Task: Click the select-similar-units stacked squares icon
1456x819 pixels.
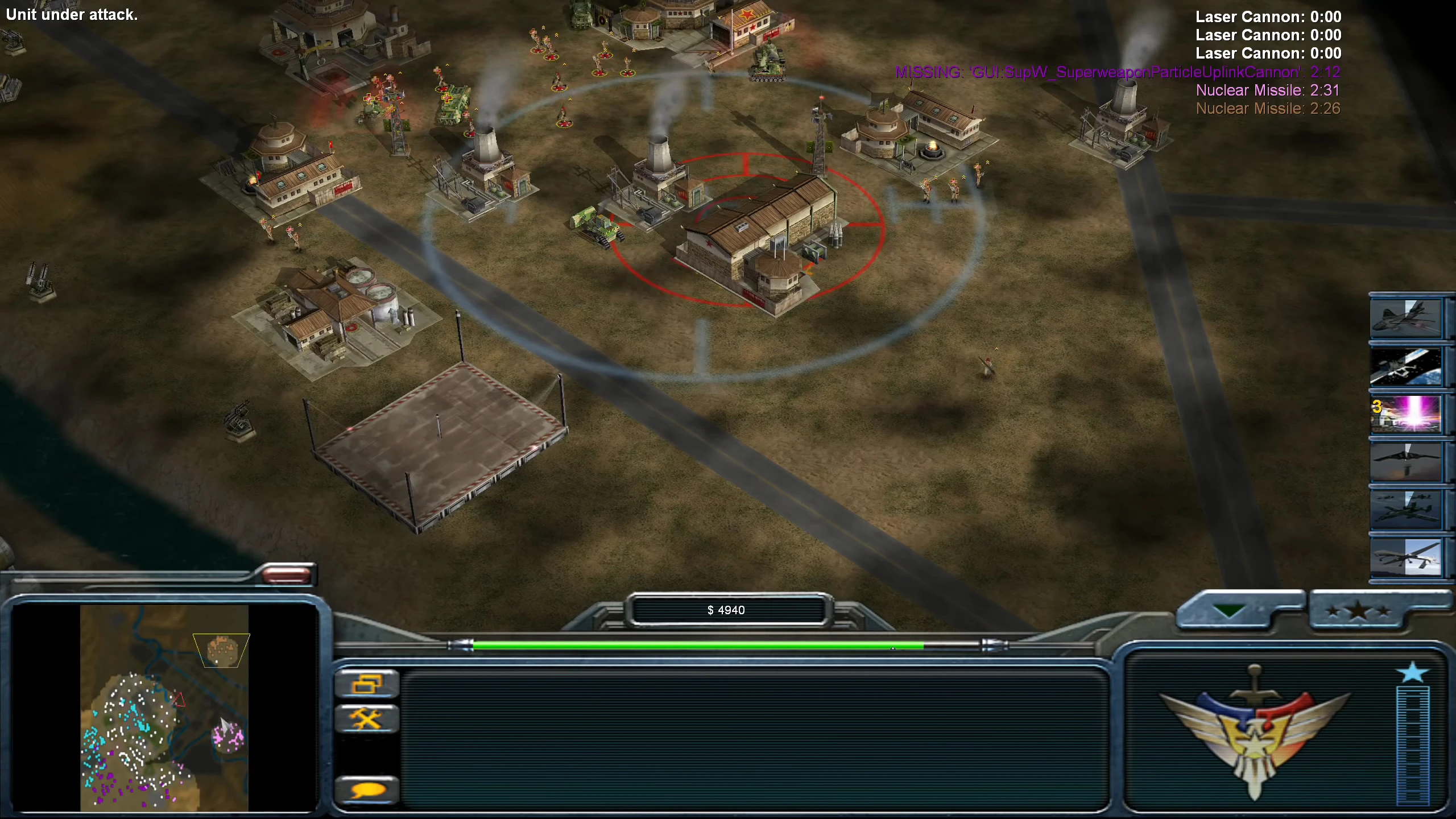Action: 367,682
